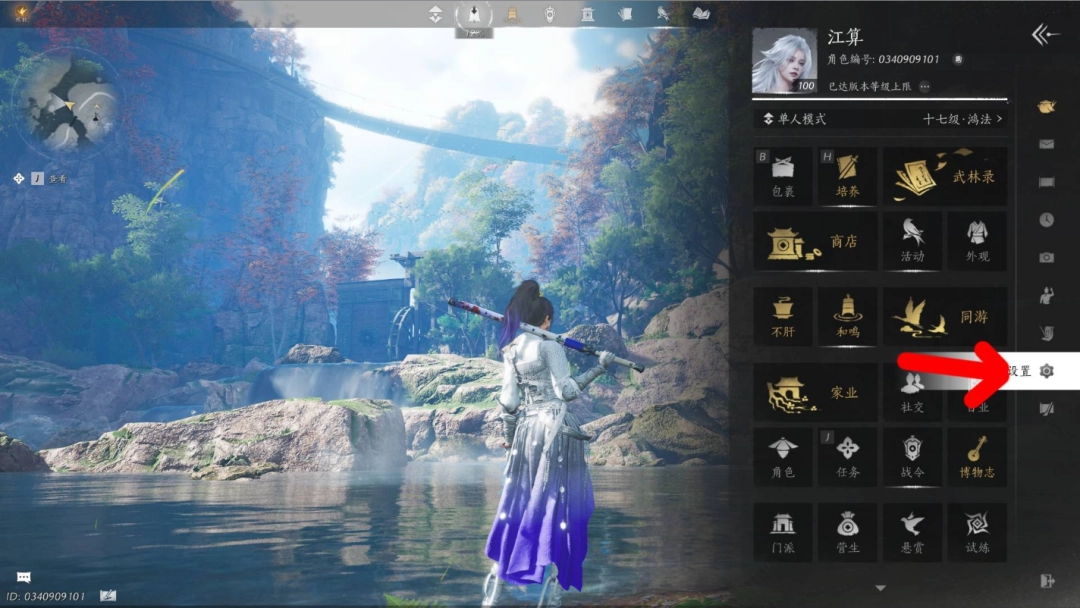Open the 包裹 (bag) menu tile
The height and width of the screenshot is (608, 1080).
pos(783,176)
